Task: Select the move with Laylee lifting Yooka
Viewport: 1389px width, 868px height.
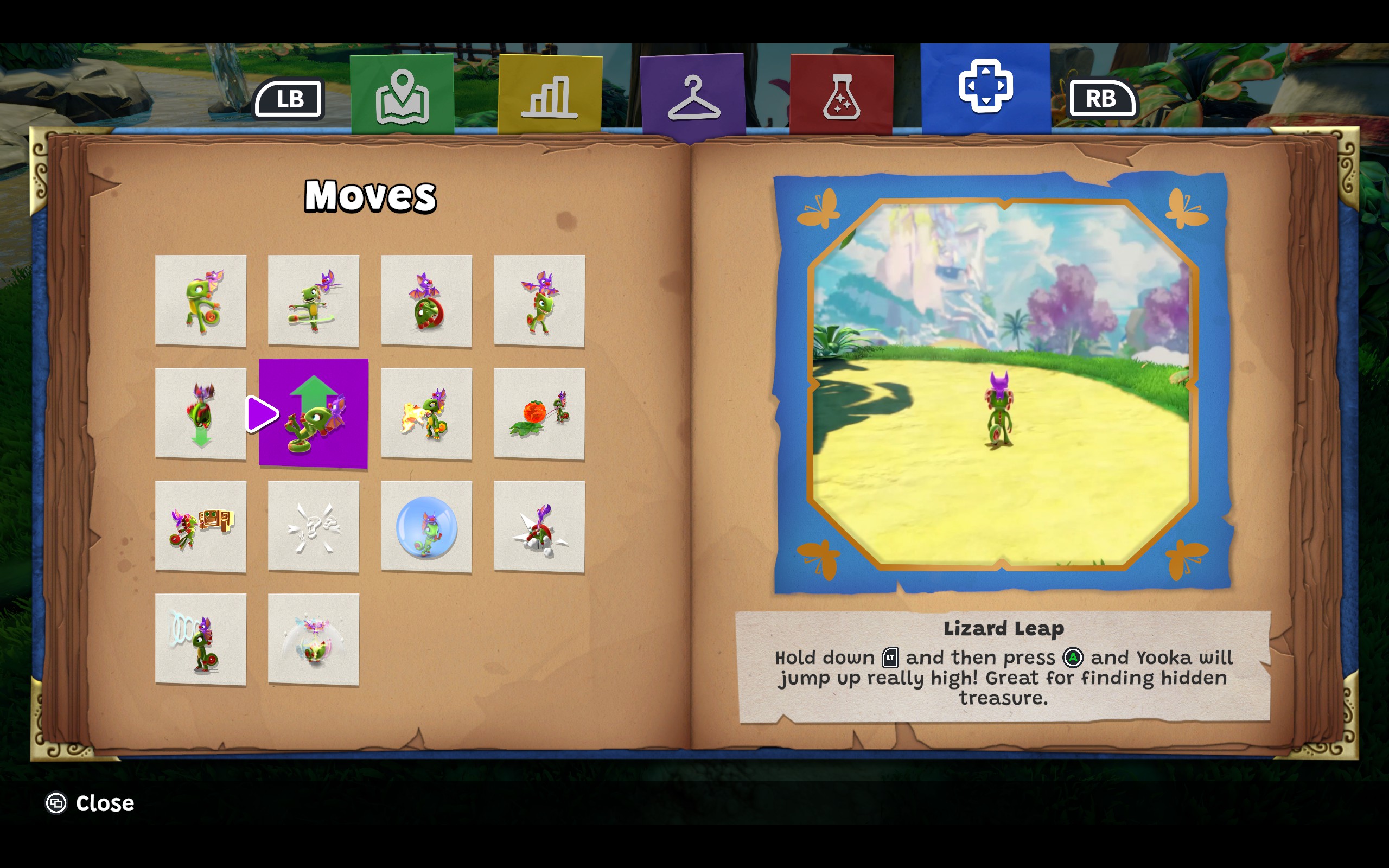Action: click(539, 301)
